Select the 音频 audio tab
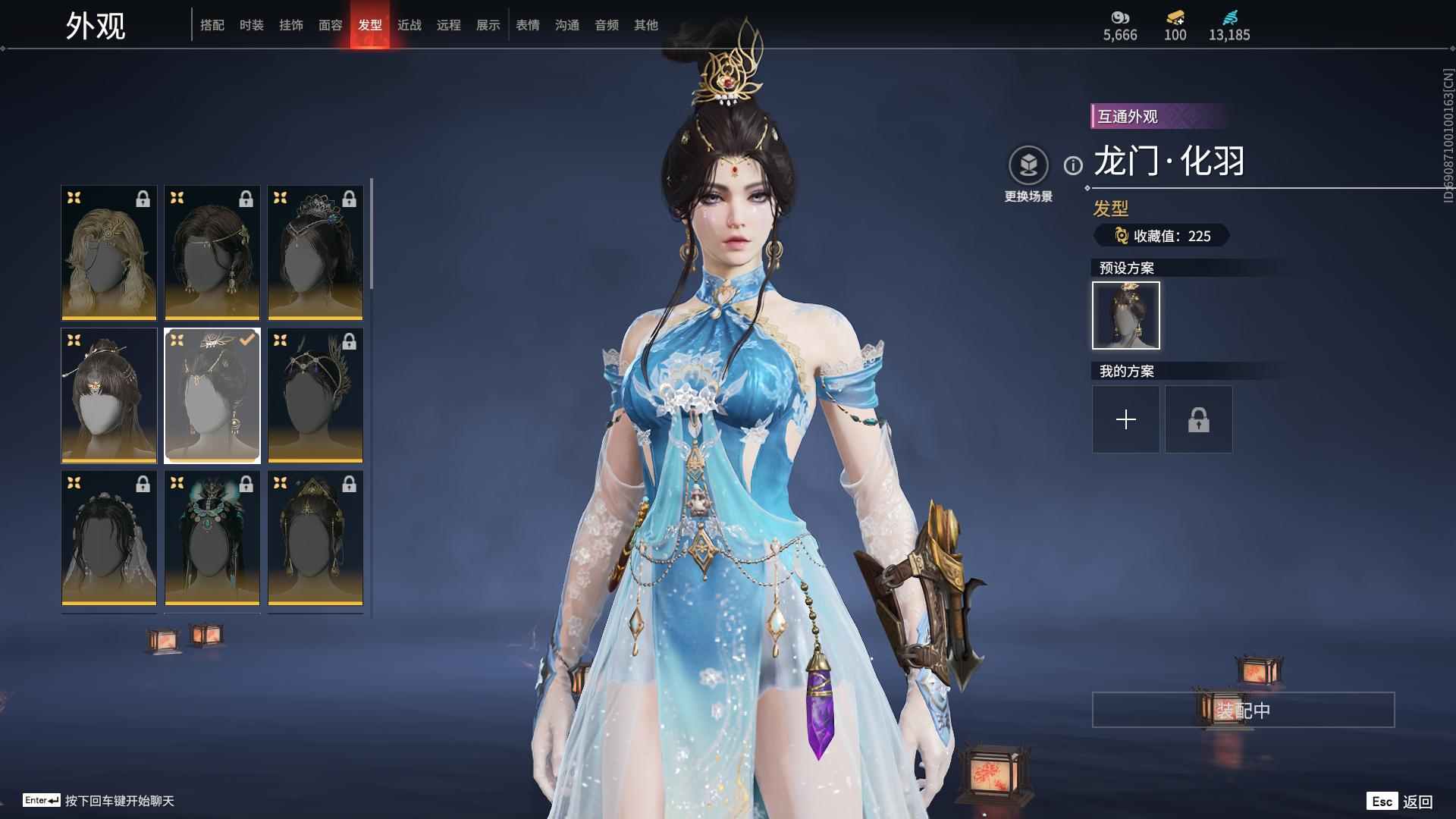Screen dimensions: 1456x819 point(607,25)
